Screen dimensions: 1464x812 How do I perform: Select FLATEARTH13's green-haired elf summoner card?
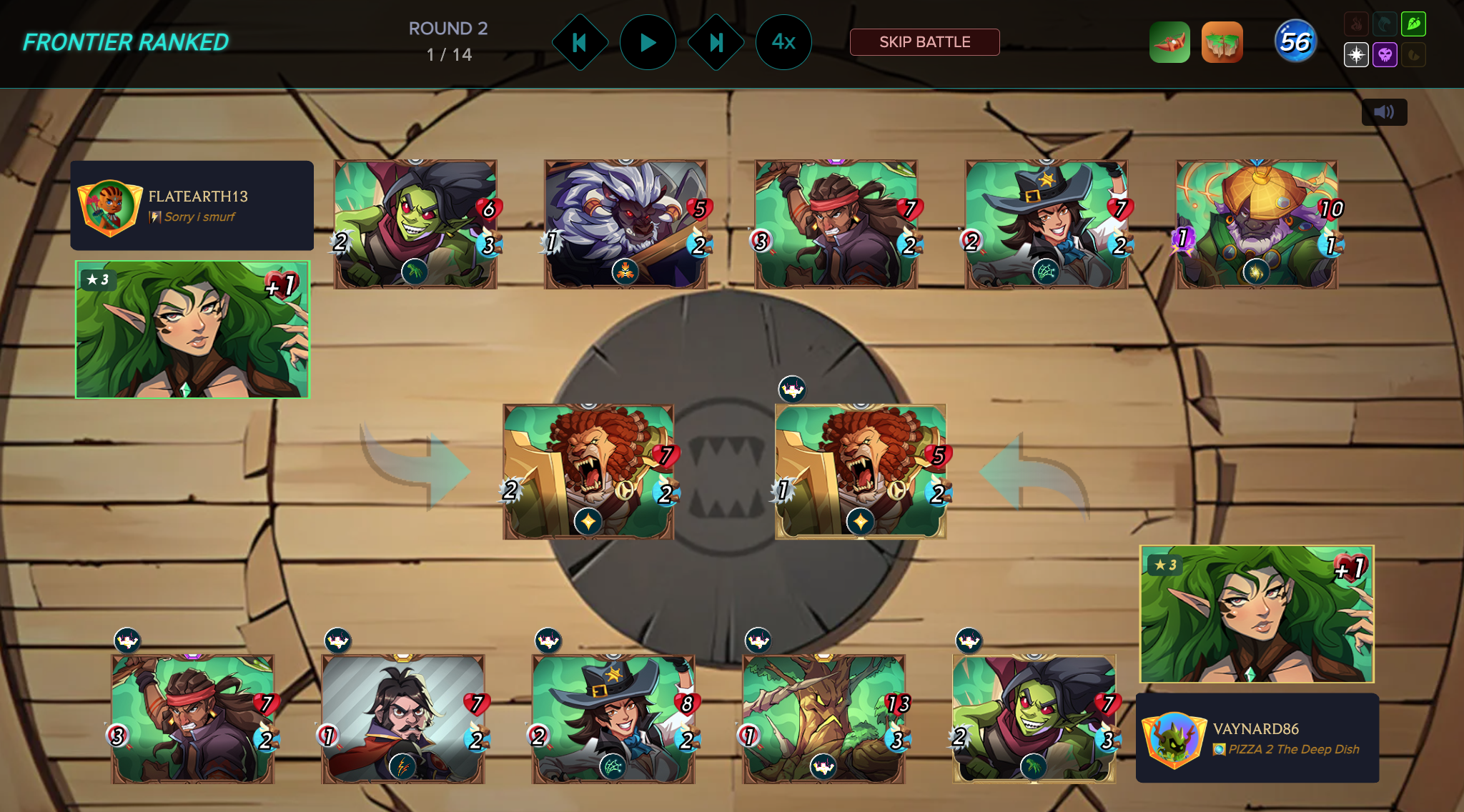(192, 330)
